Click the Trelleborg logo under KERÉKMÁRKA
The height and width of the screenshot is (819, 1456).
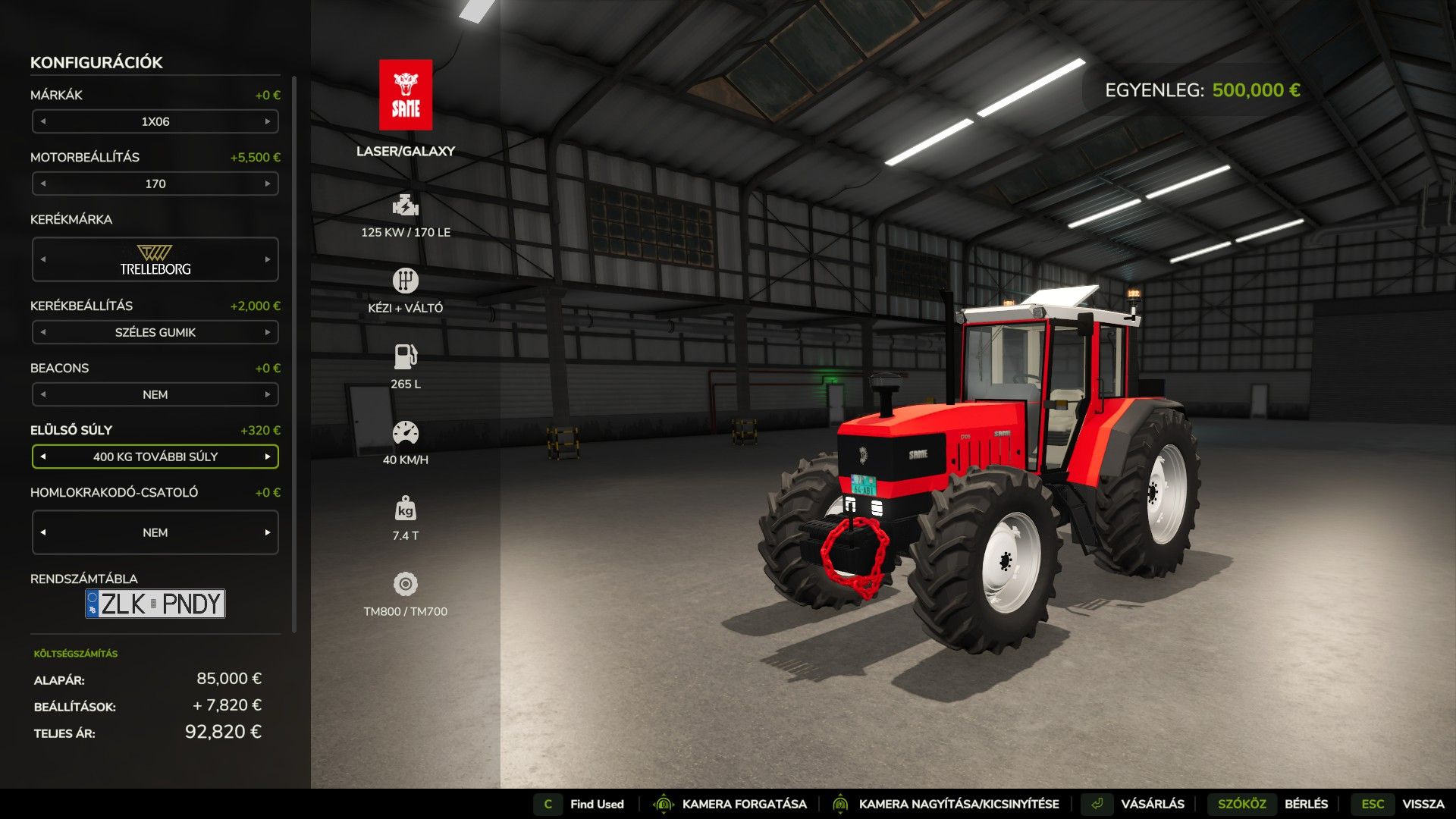click(155, 259)
